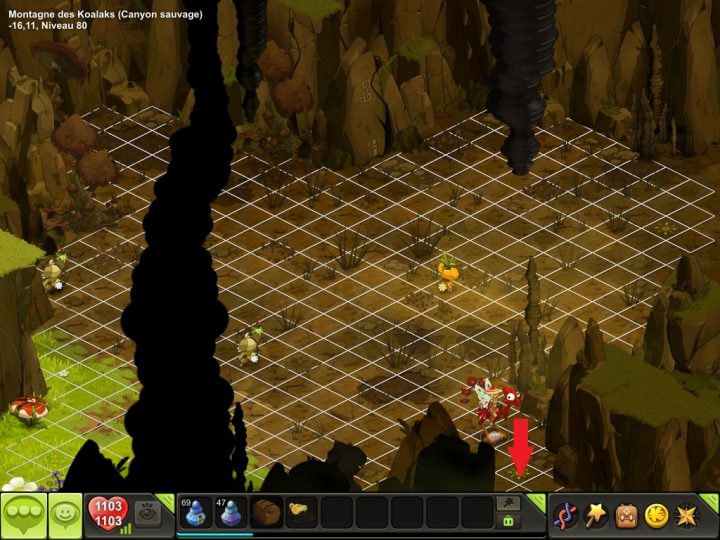720x540 pixels.
Task: Open the gold coin marketplace icon
Action: tap(659, 515)
